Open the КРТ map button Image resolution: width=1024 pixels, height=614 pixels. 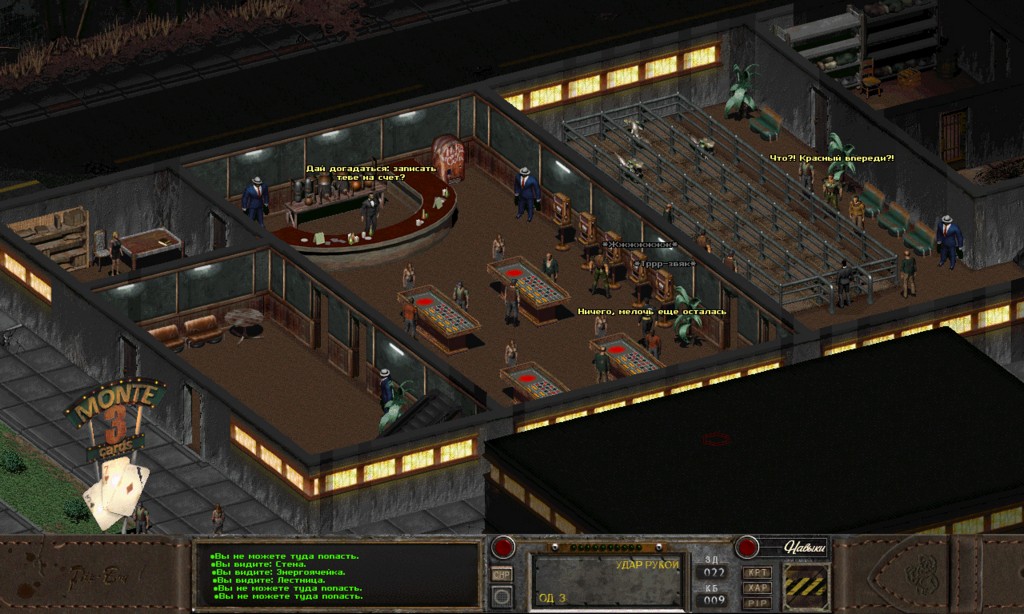(756, 573)
